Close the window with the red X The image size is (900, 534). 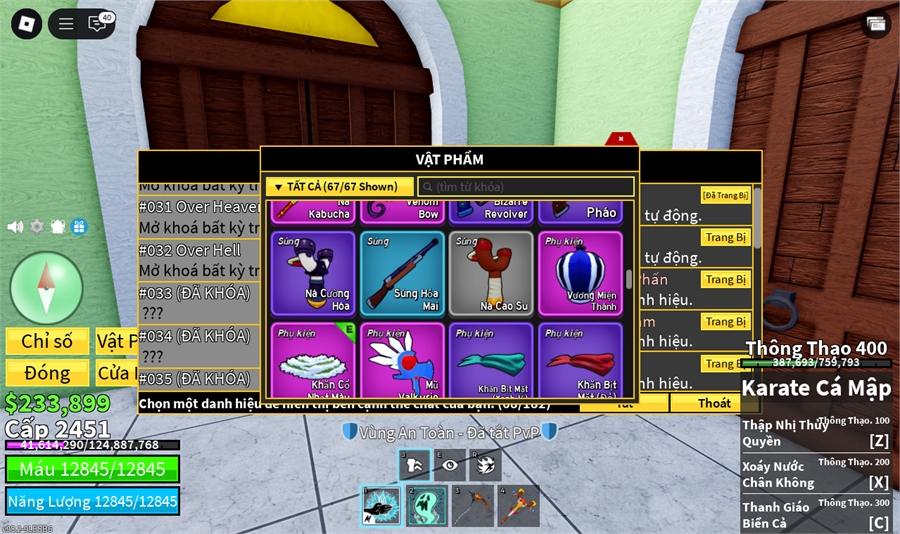coord(621,139)
